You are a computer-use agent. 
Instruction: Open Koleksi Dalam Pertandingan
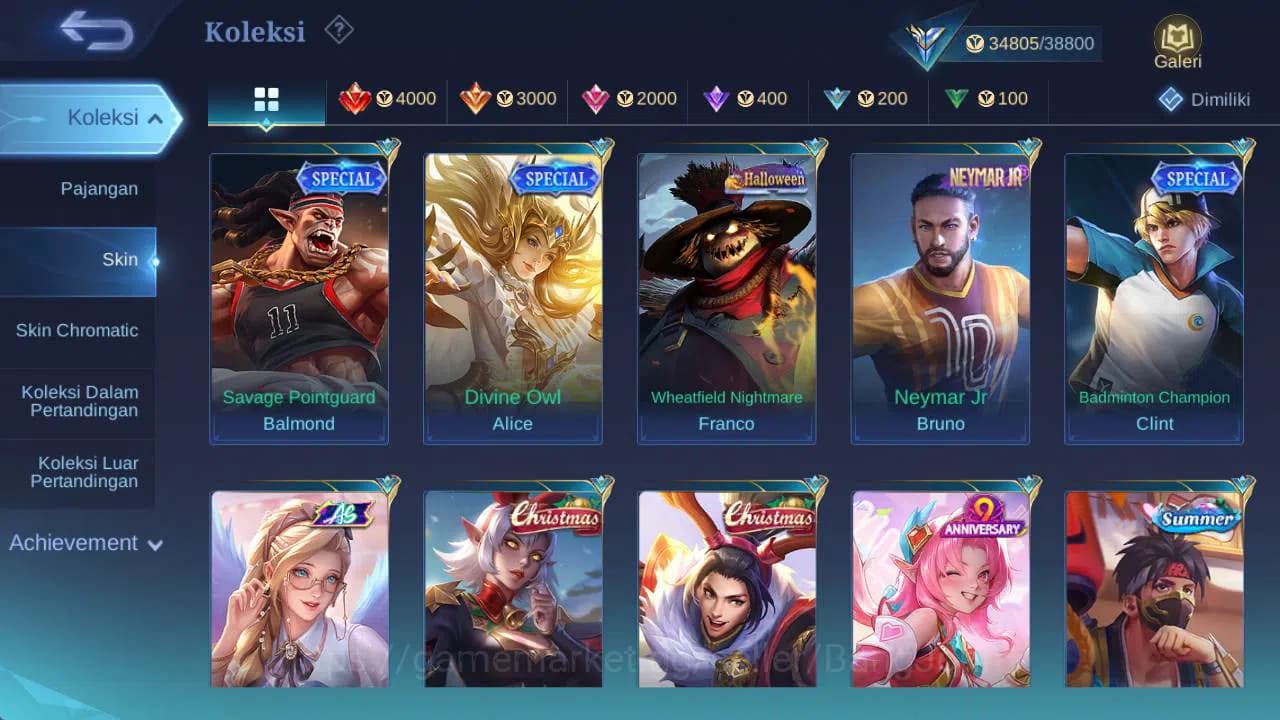[77, 401]
